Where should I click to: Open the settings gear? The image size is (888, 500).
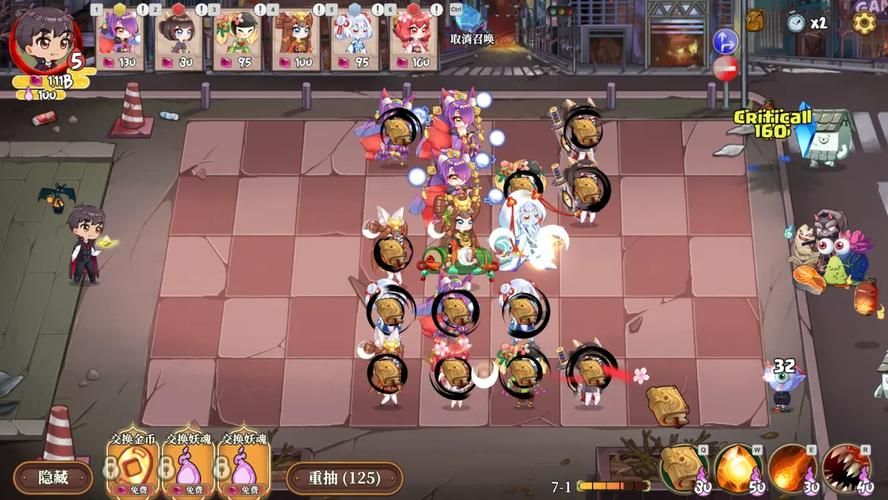click(864, 21)
